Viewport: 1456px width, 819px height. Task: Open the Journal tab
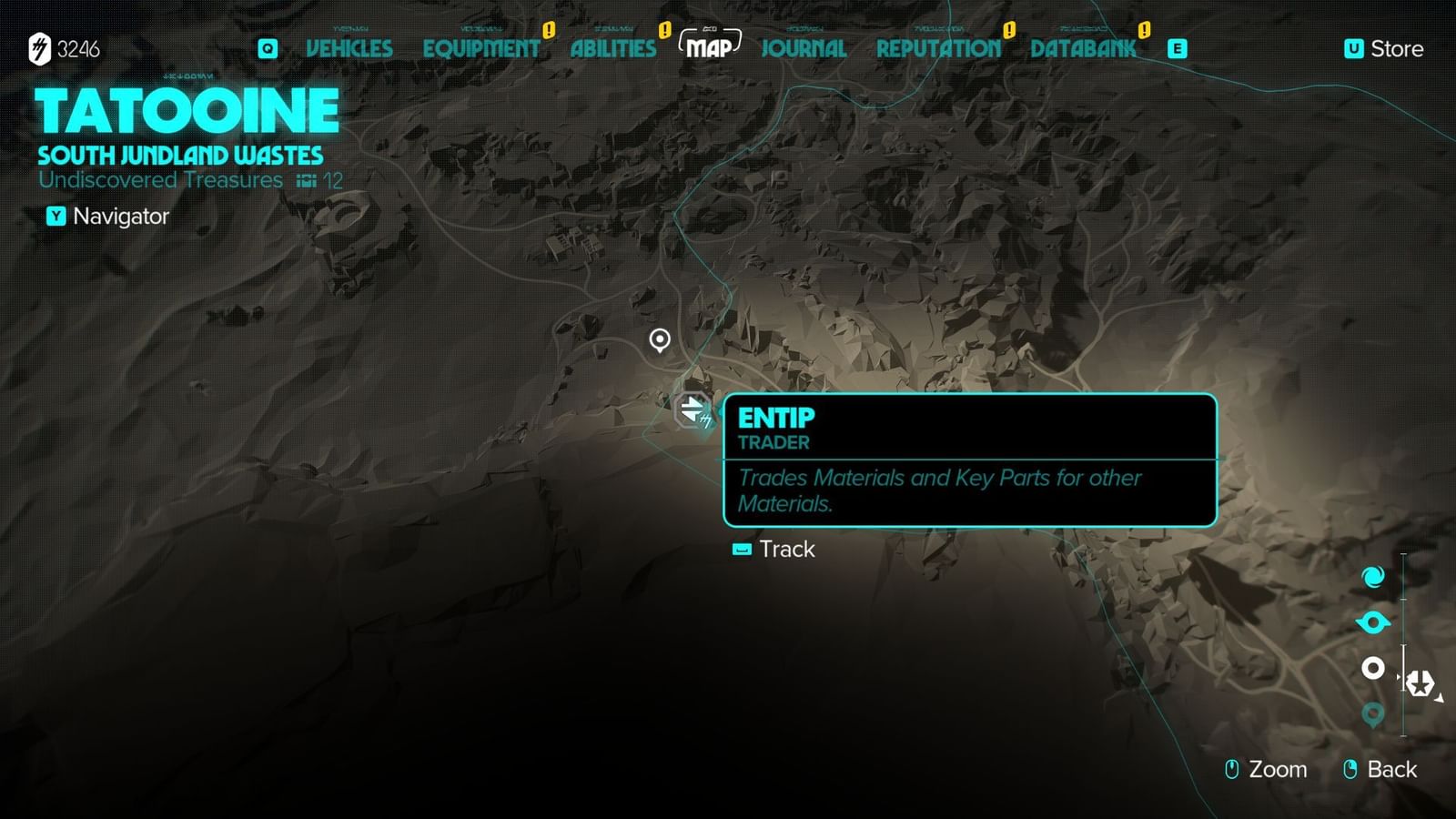coord(804,49)
